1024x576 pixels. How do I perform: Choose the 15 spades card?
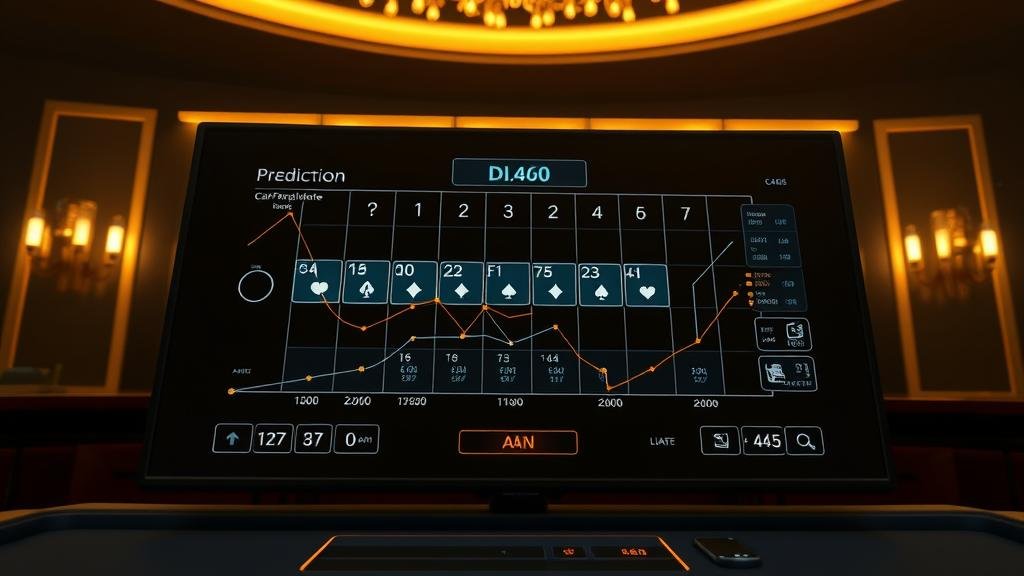click(x=365, y=282)
